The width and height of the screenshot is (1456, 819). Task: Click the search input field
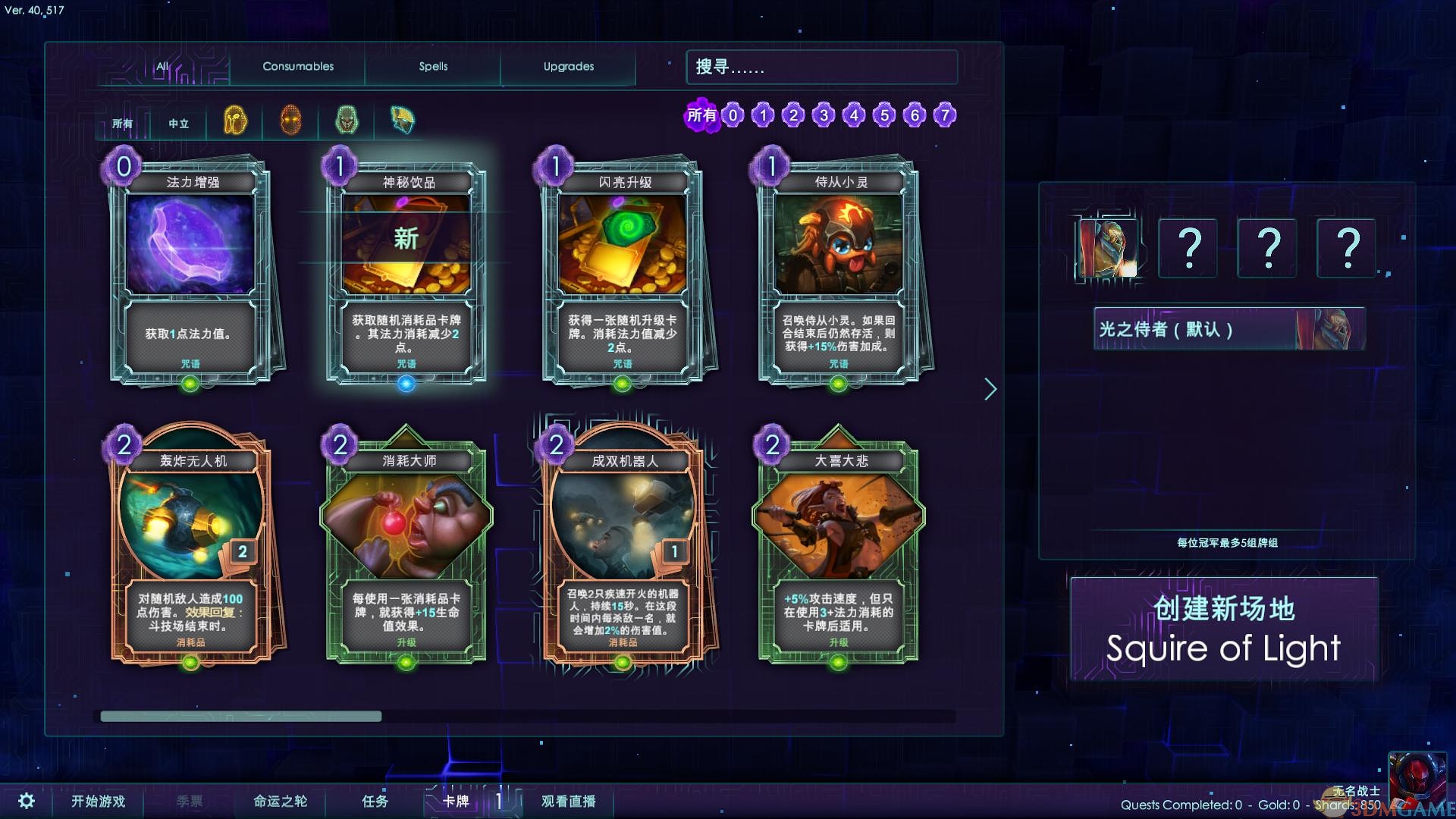coord(821,67)
